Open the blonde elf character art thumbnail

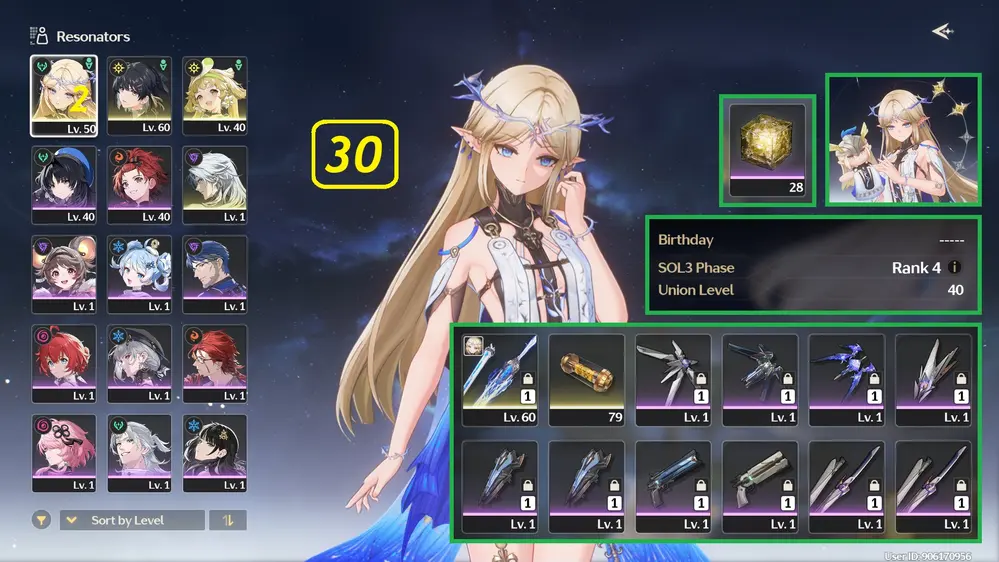(901, 139)
